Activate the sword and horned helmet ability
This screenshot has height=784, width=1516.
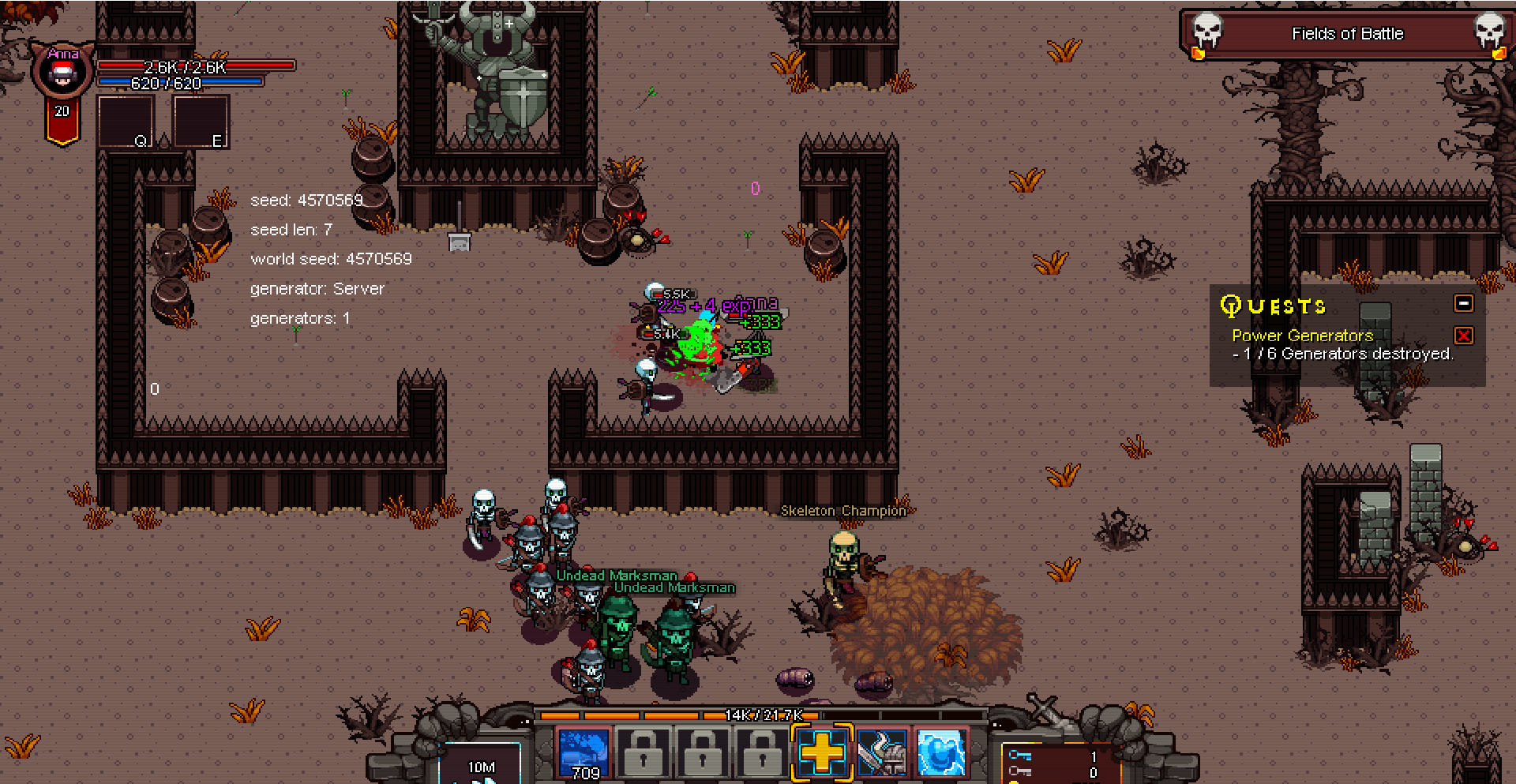pyautogui.click(x=881, y=754)
